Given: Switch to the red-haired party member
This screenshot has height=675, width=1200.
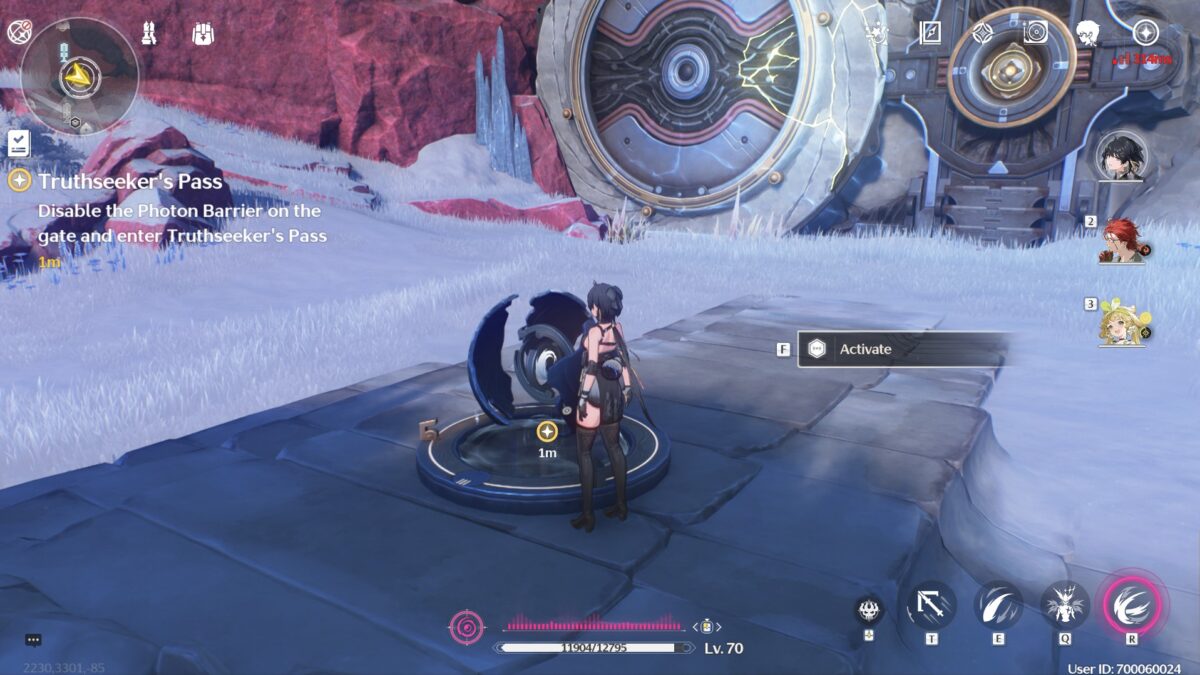Looking at the screenshot, I should (1122, 240).
